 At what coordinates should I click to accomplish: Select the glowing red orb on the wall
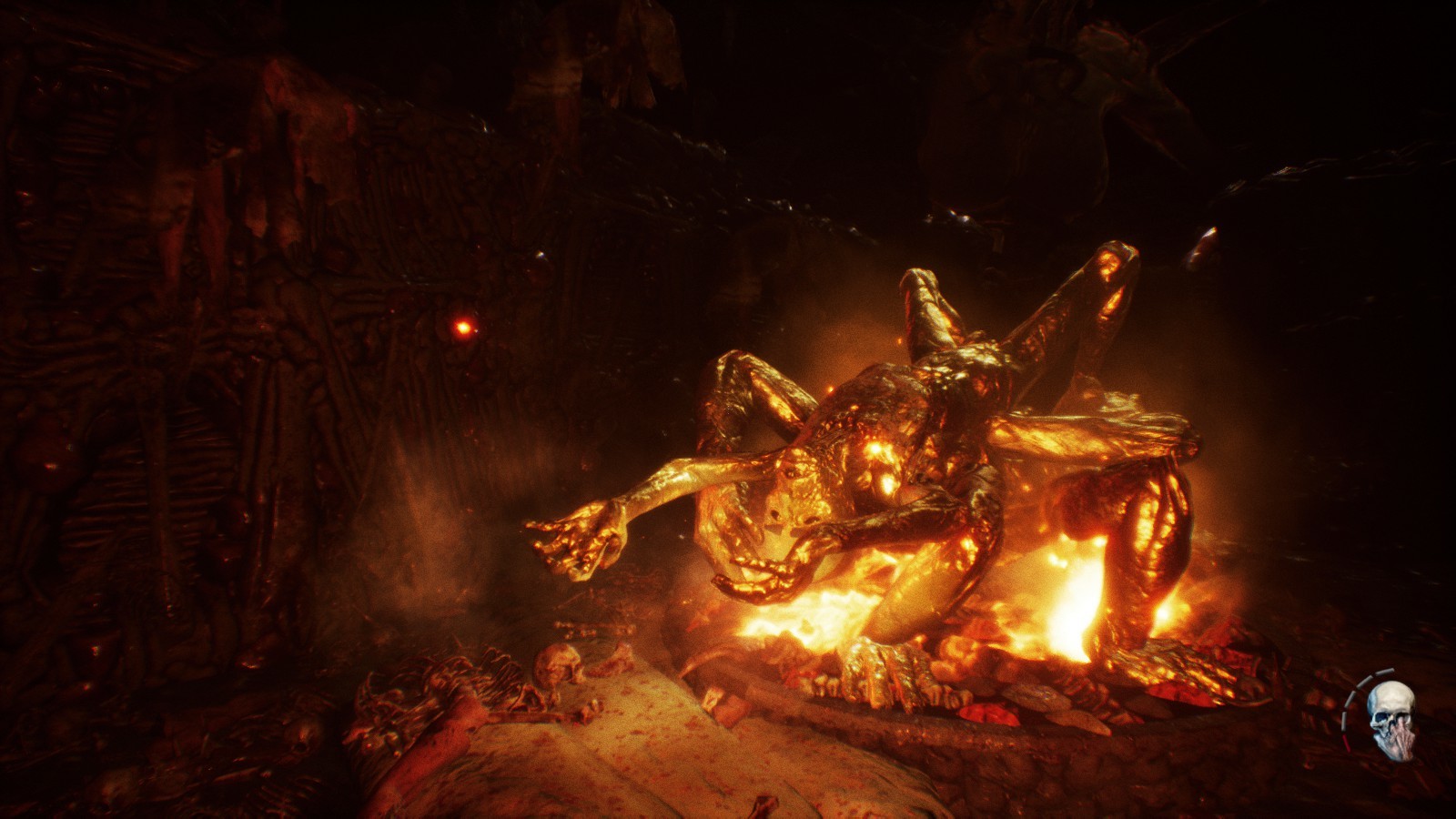(x=464, y=325)
